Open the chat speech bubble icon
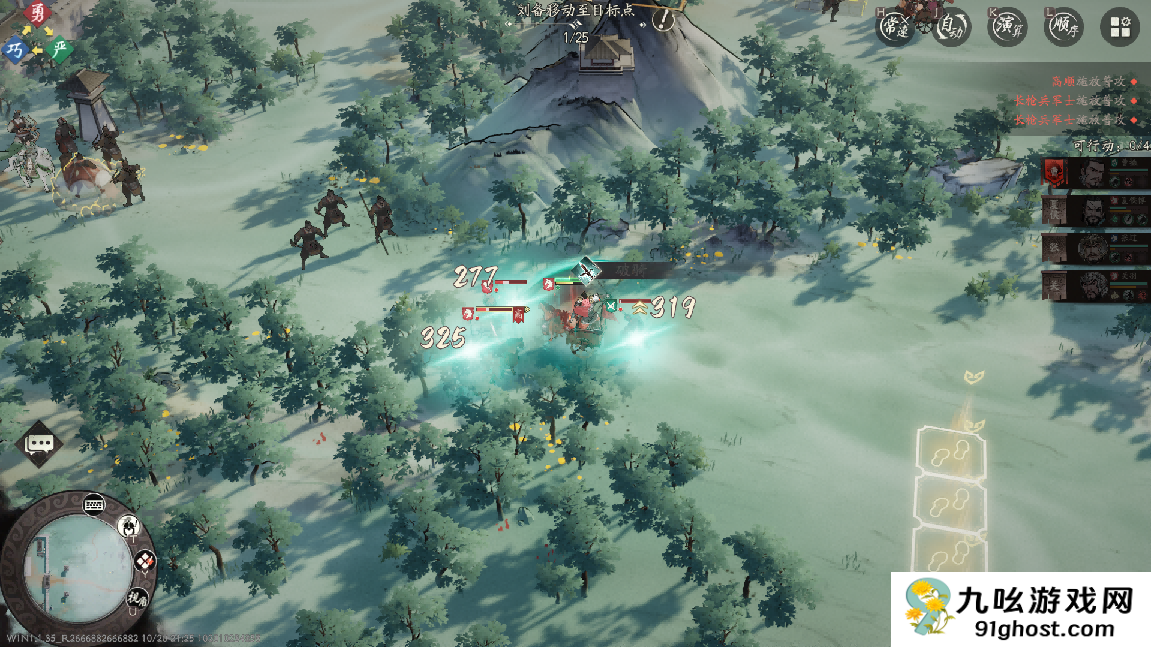Screen dimensions: 1151x647 [40, 443]
